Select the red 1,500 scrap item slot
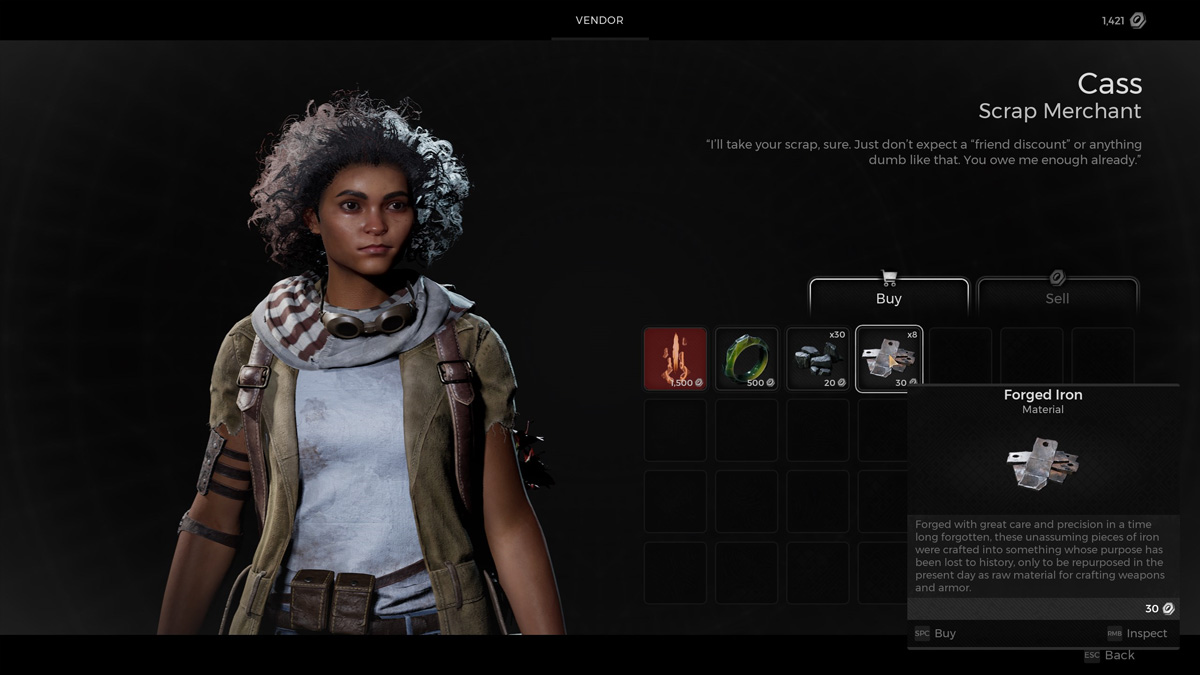Image resolution: width=1200 pixels, height=675 pixels. click(675, 358)
